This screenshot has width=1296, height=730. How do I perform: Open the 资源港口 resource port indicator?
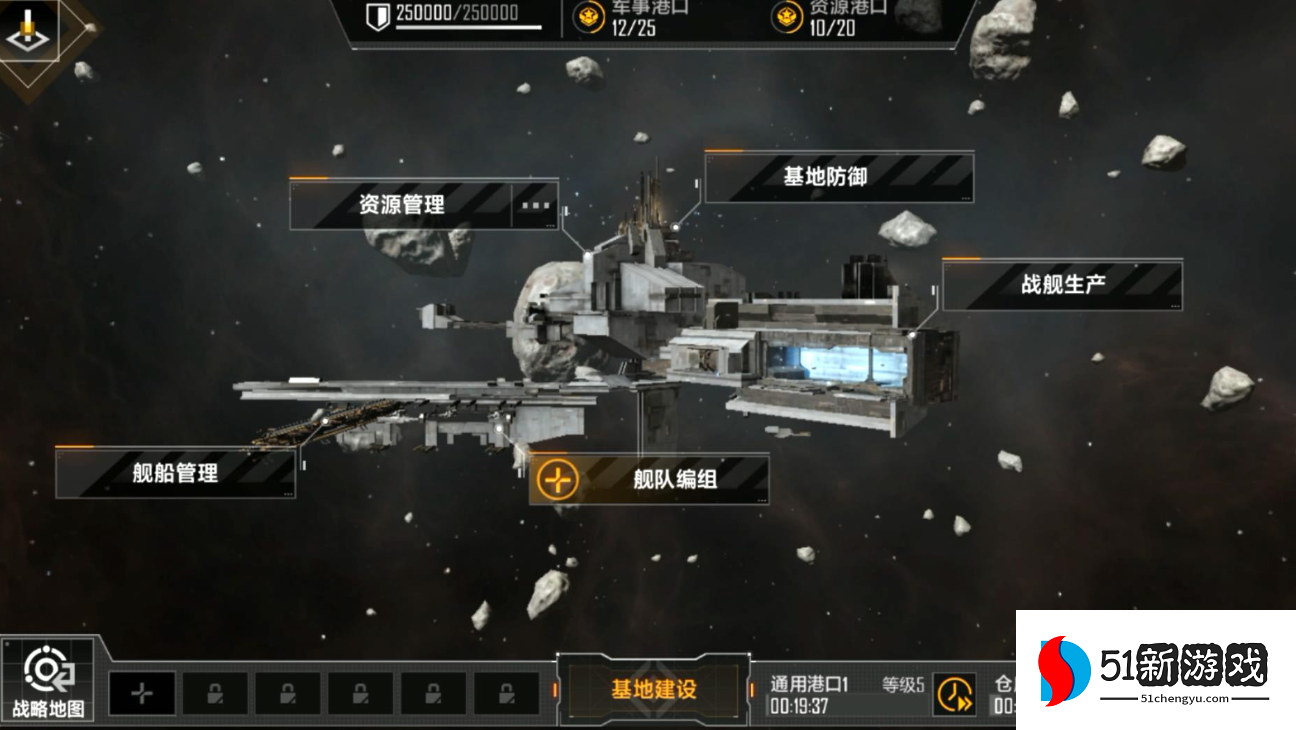pos(831,17)
